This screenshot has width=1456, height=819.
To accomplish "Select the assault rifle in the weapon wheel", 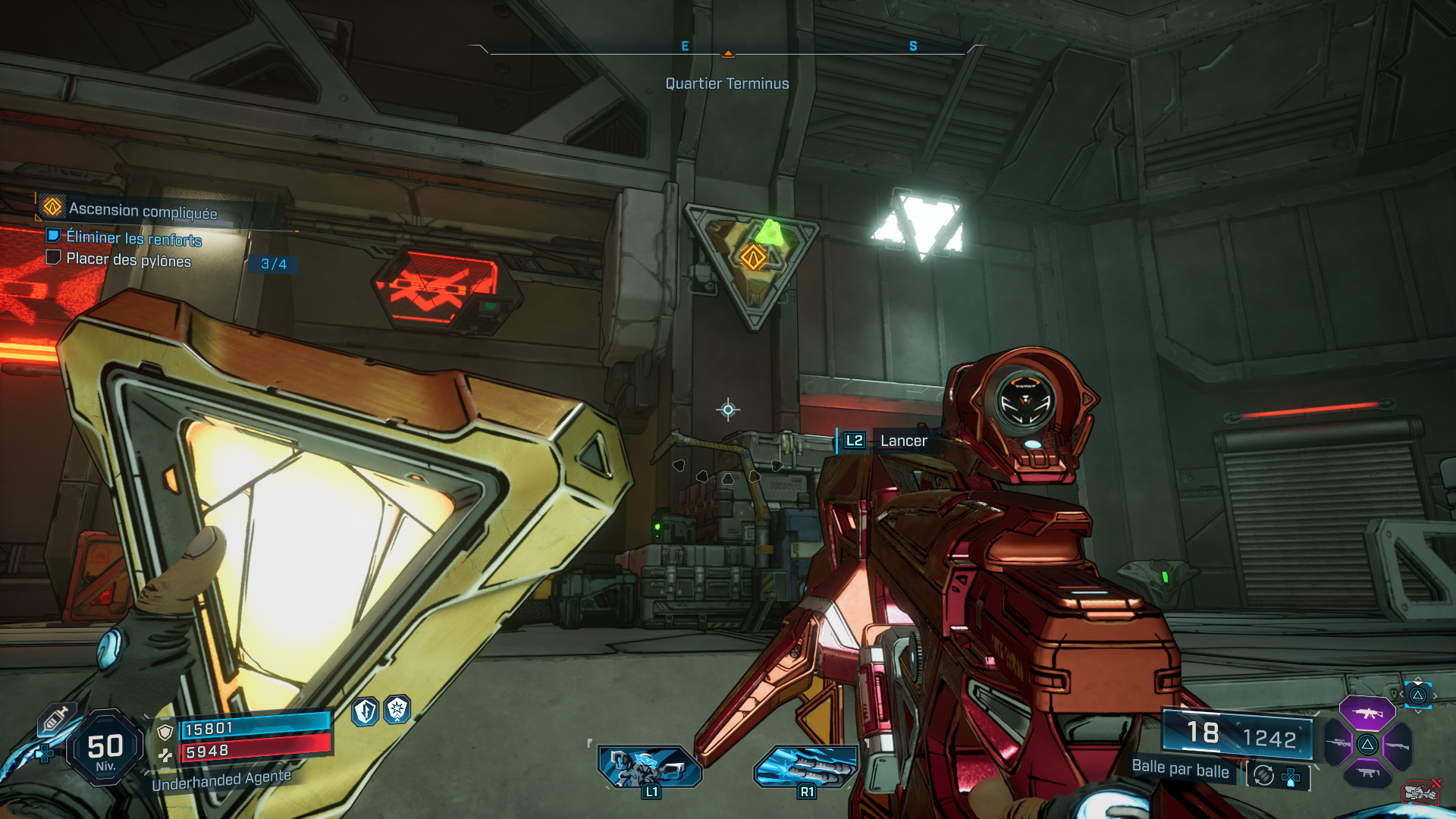I will (x=1367, y=714).
